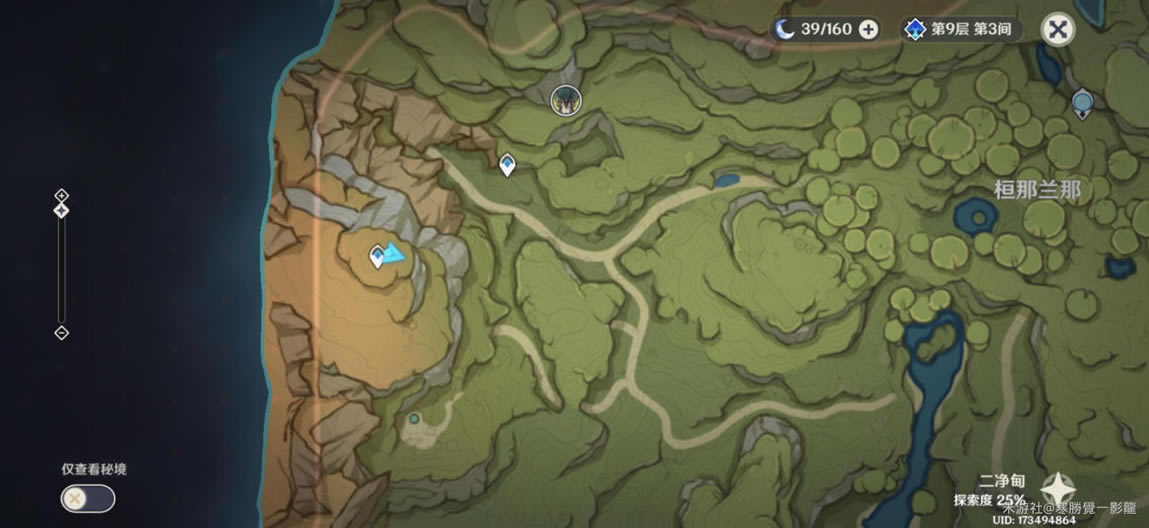Viewport: 1149px width, 528px height.
Task: Add Original Resin with the plus button
Action: coord(869,29)
